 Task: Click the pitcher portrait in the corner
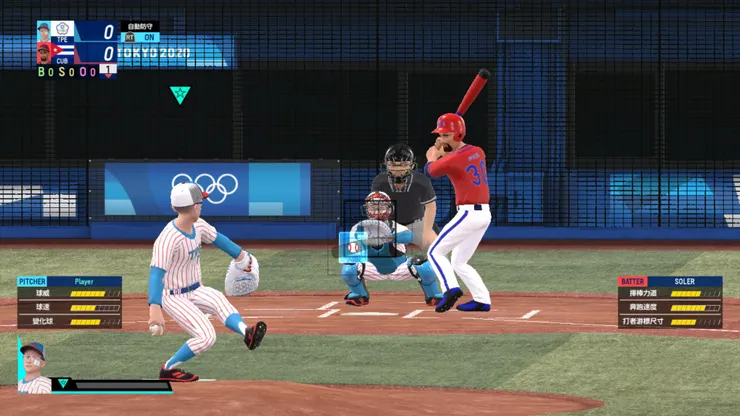(33, 365)
